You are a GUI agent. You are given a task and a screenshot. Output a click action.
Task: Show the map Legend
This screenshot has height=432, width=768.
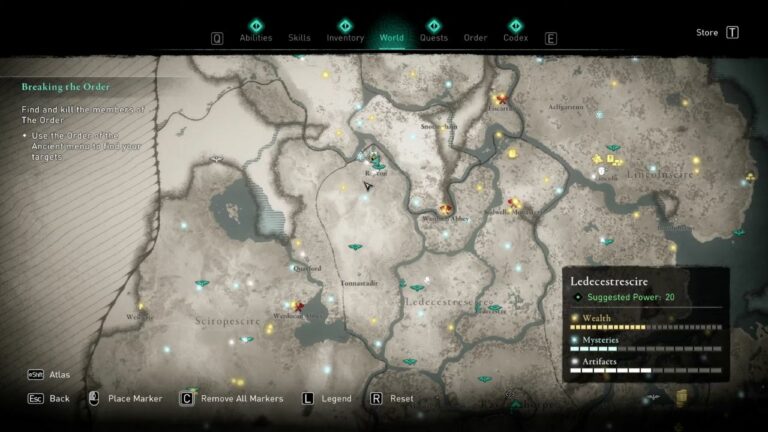[x=336, y=398]
